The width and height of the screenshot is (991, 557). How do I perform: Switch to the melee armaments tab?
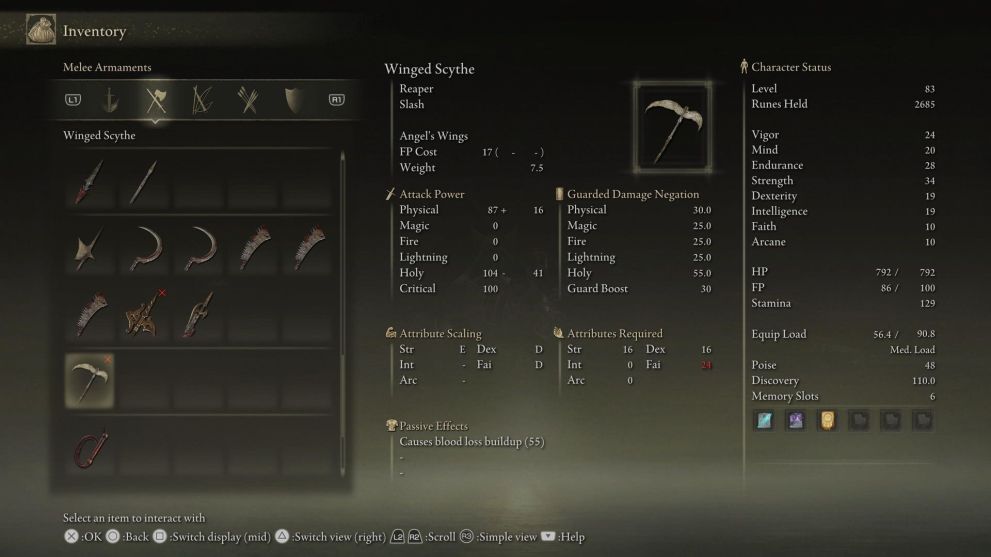[x=155, y=100]
